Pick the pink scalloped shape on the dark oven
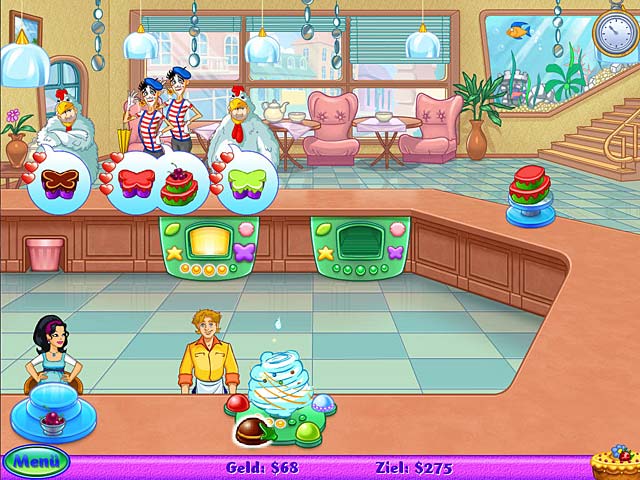 [397, 229]
